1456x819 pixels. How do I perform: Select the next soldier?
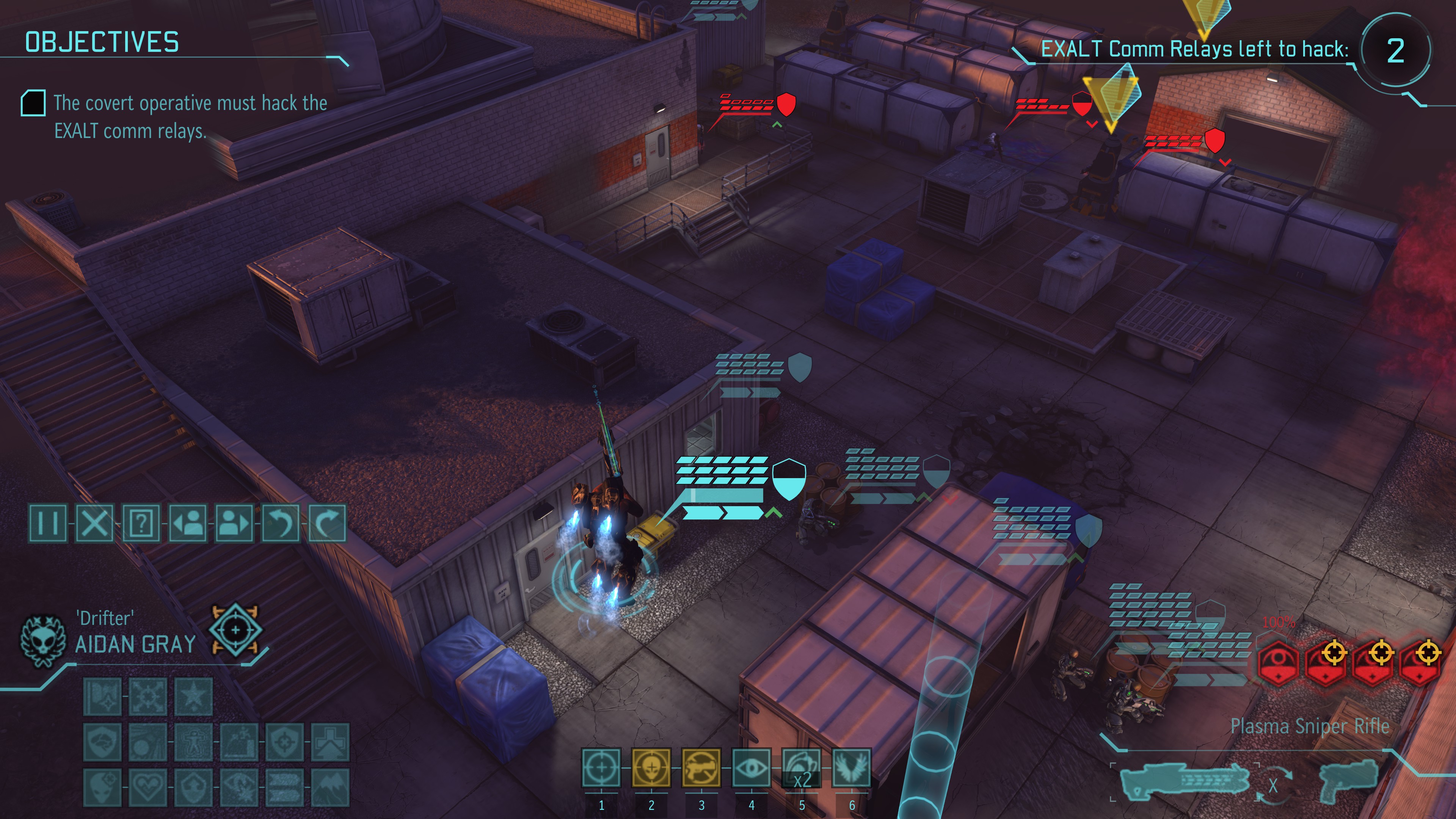tap(234, 523)
